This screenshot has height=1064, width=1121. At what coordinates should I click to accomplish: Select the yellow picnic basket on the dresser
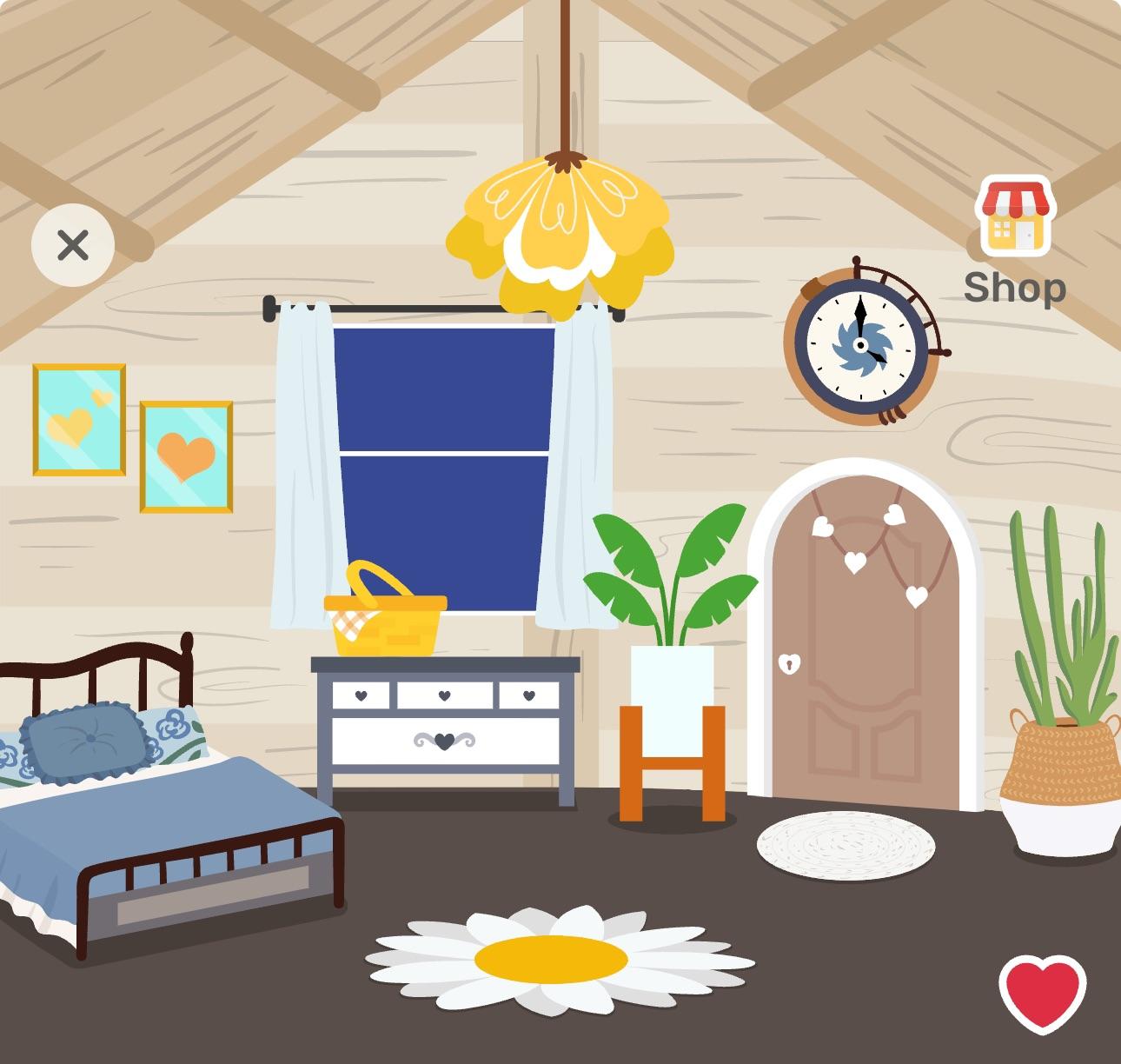click(x=385, y=617)
